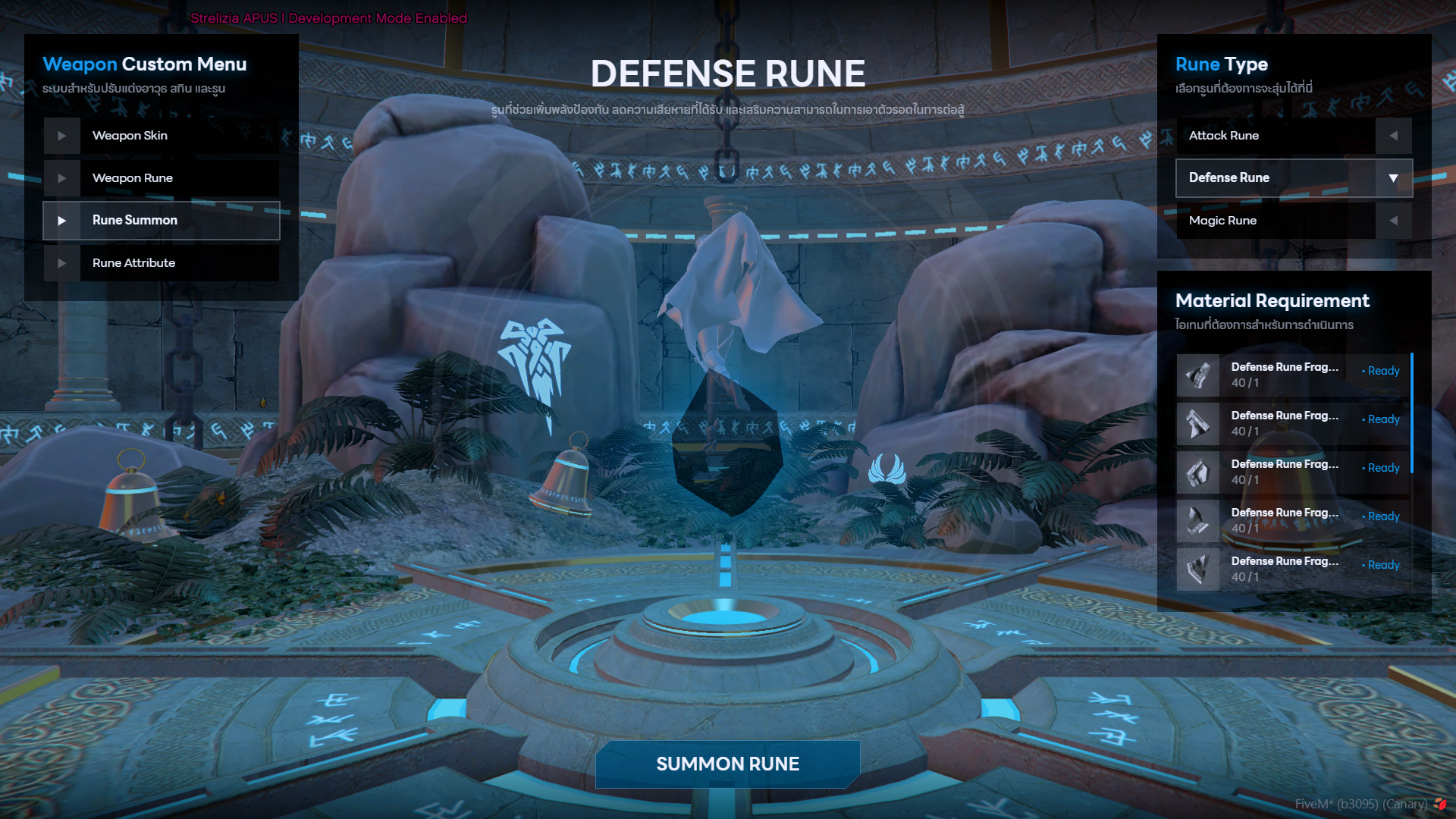Select the second Defense Rune Fragment thumbnail icon
The height and width of the screenshot is (819, 1456).
click(1198, 423)
